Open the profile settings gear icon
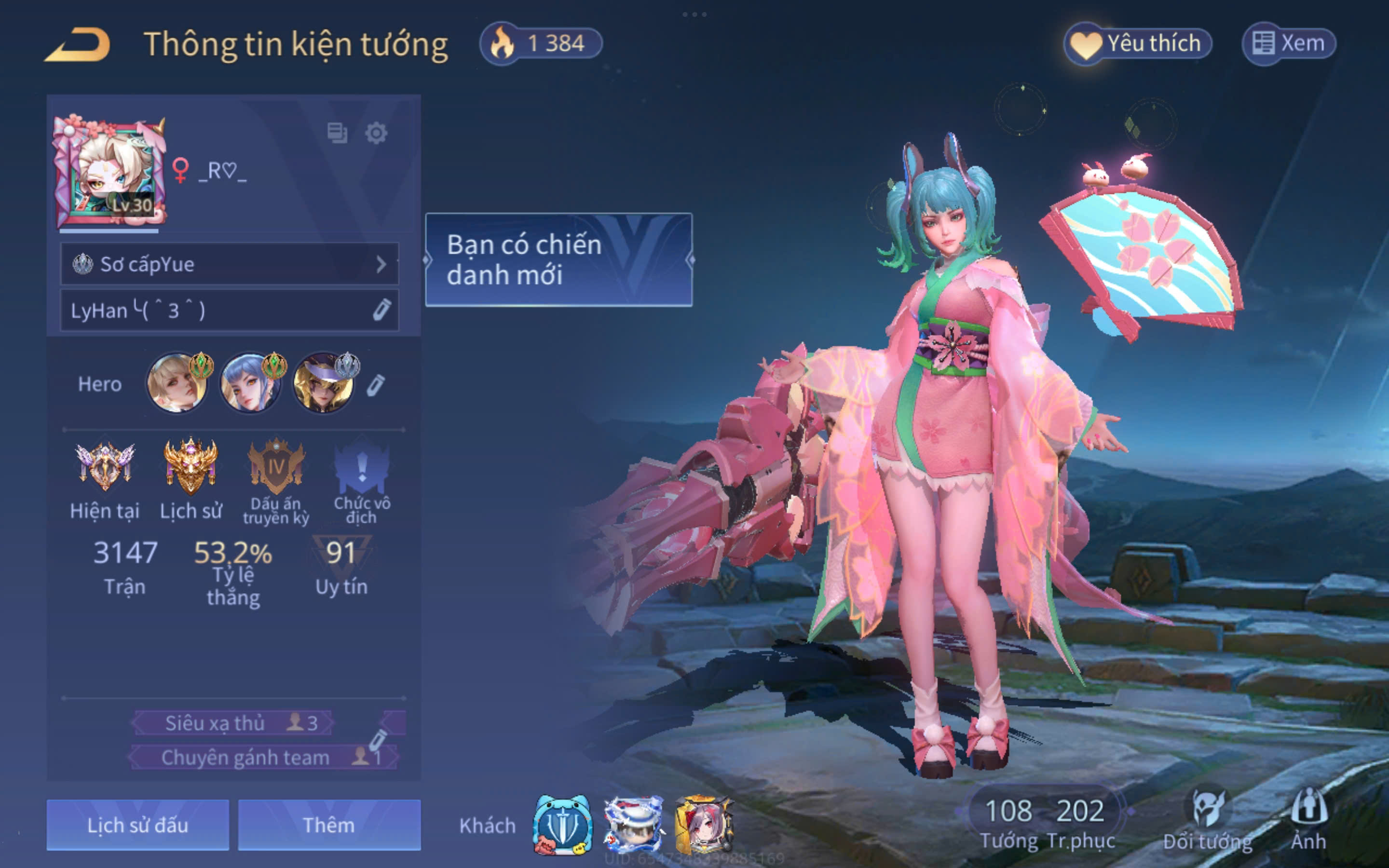 pos(376,133)
